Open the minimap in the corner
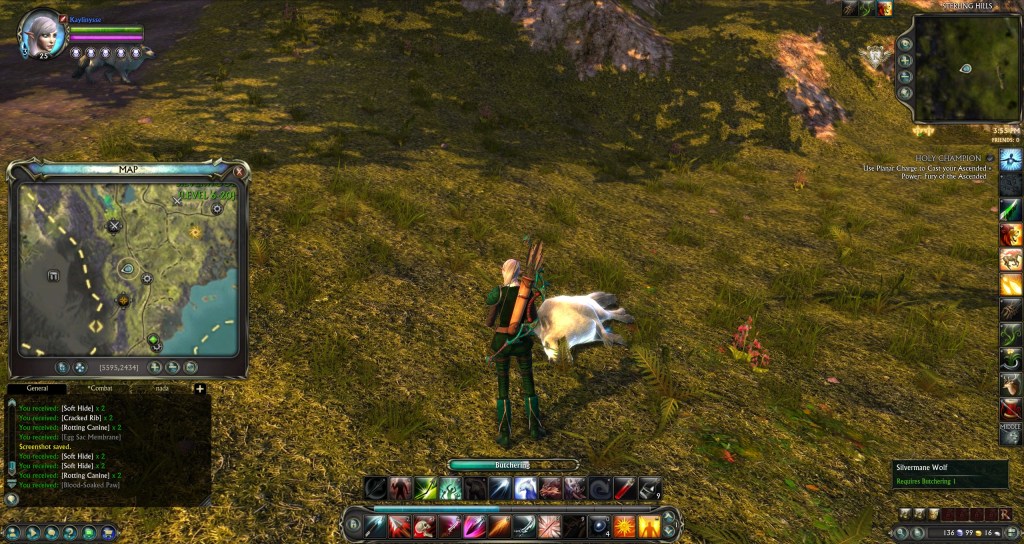The height and width of the screenshot is (544, 1024). (965, 68)
